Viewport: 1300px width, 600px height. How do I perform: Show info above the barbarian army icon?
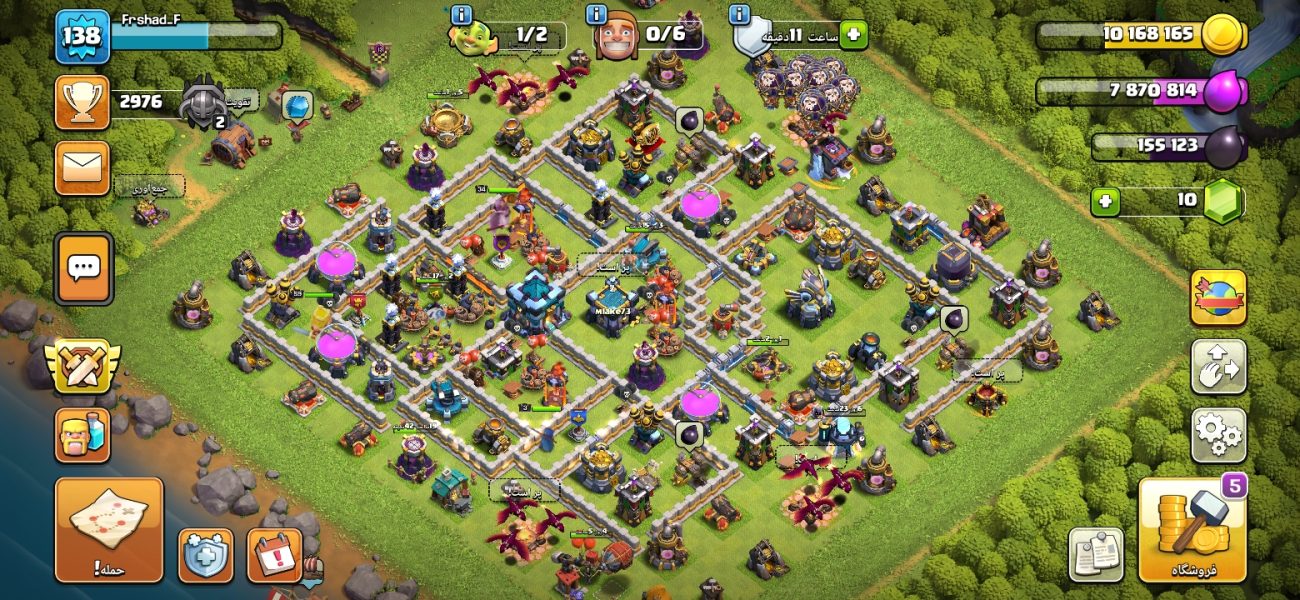click(597, 14)
